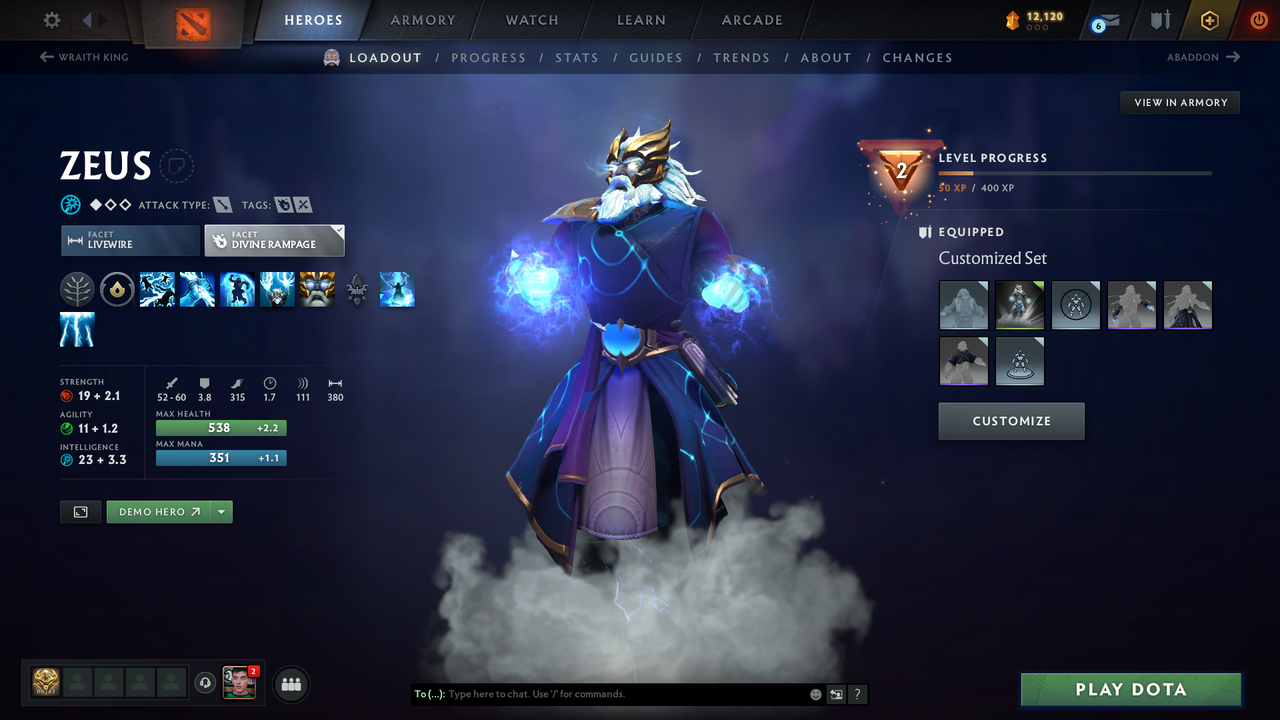The height and width of the screenshot is (720, 1280).
Task: Switch to the STATS tab
Action: (x=577, y=57)
